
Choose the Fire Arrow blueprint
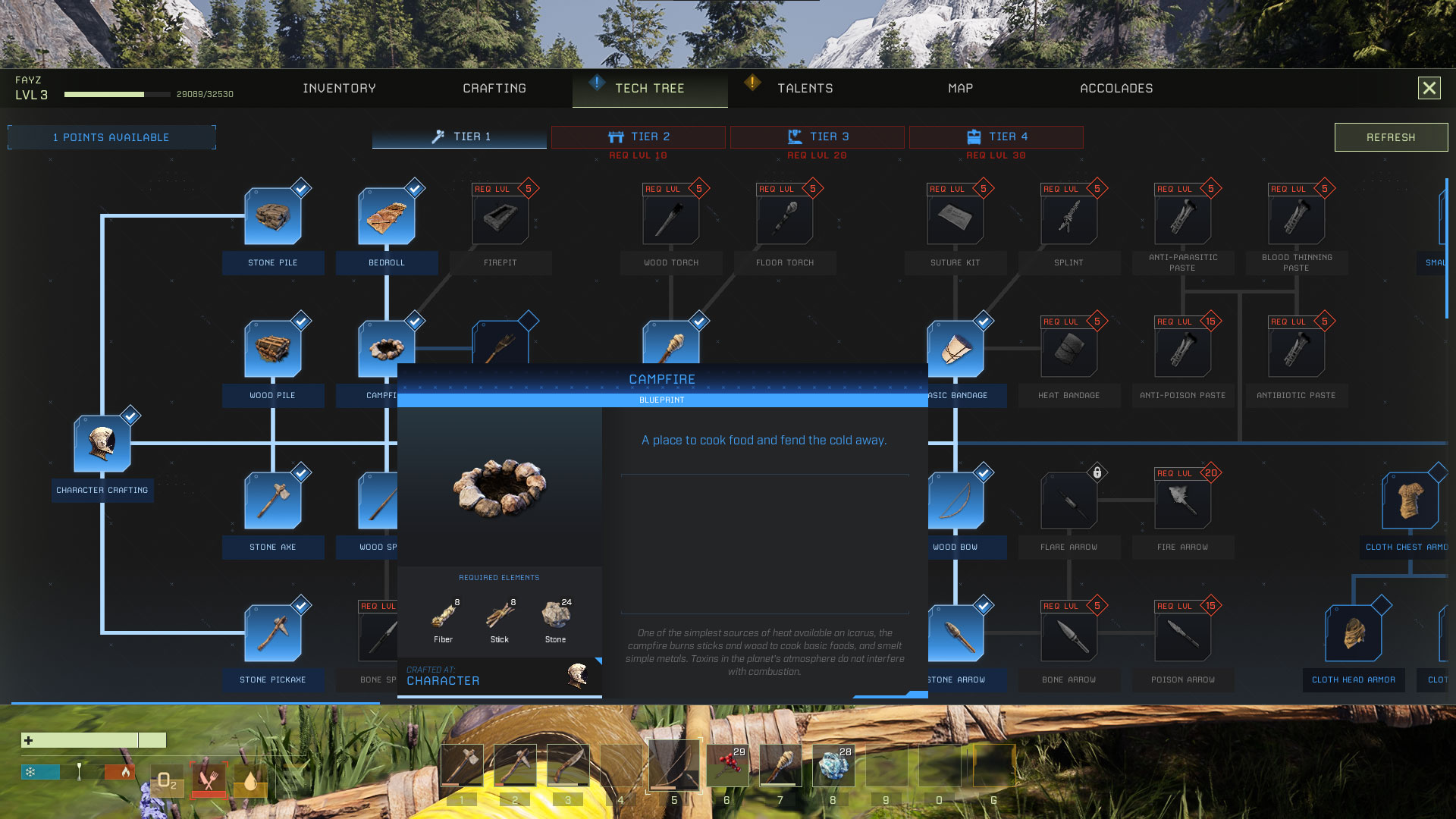pos(1182,502)
